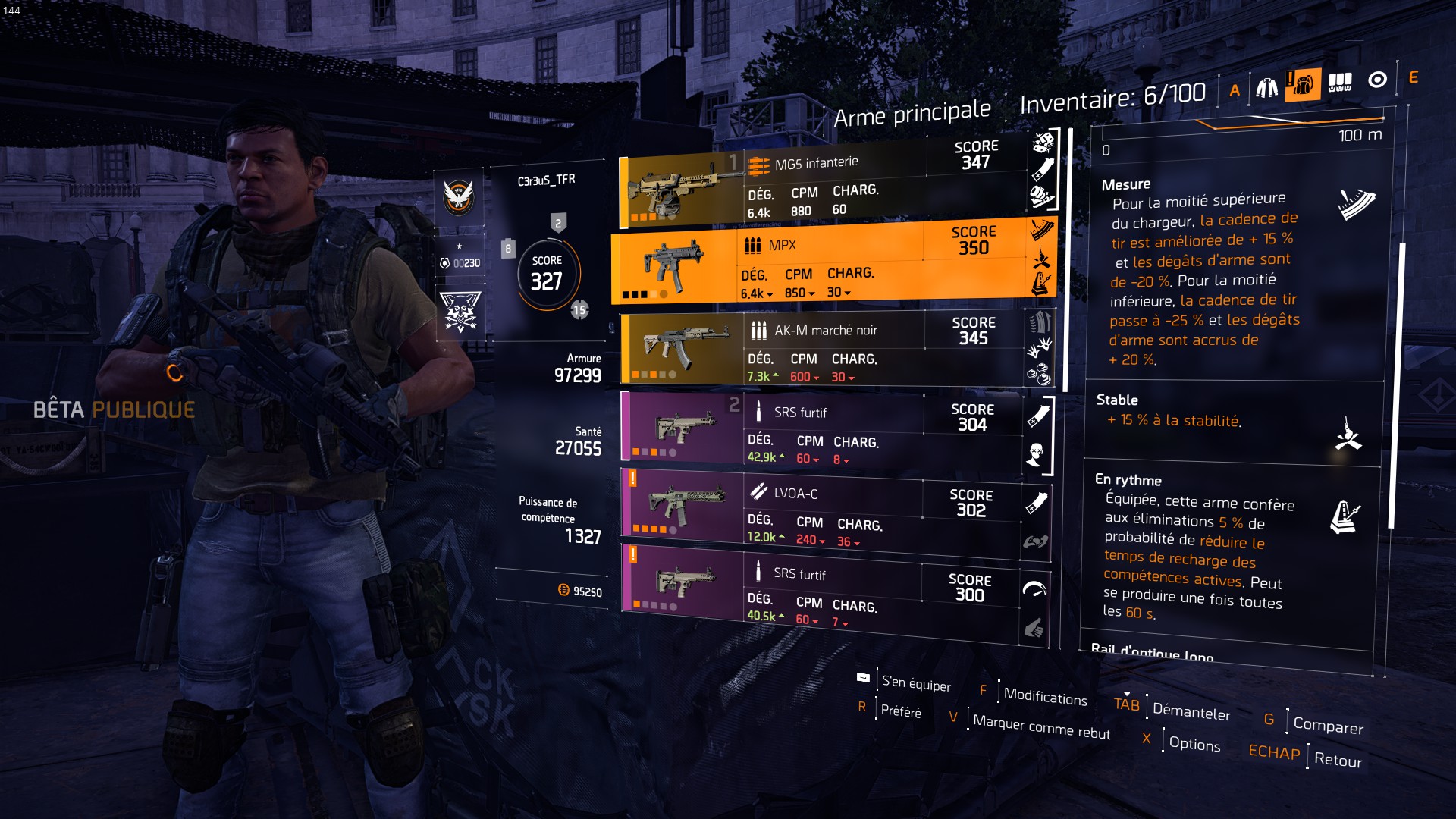Open the backpack inventory tab
Image resolution: width=1456 pixels, height=819 pixels.
1303,85
